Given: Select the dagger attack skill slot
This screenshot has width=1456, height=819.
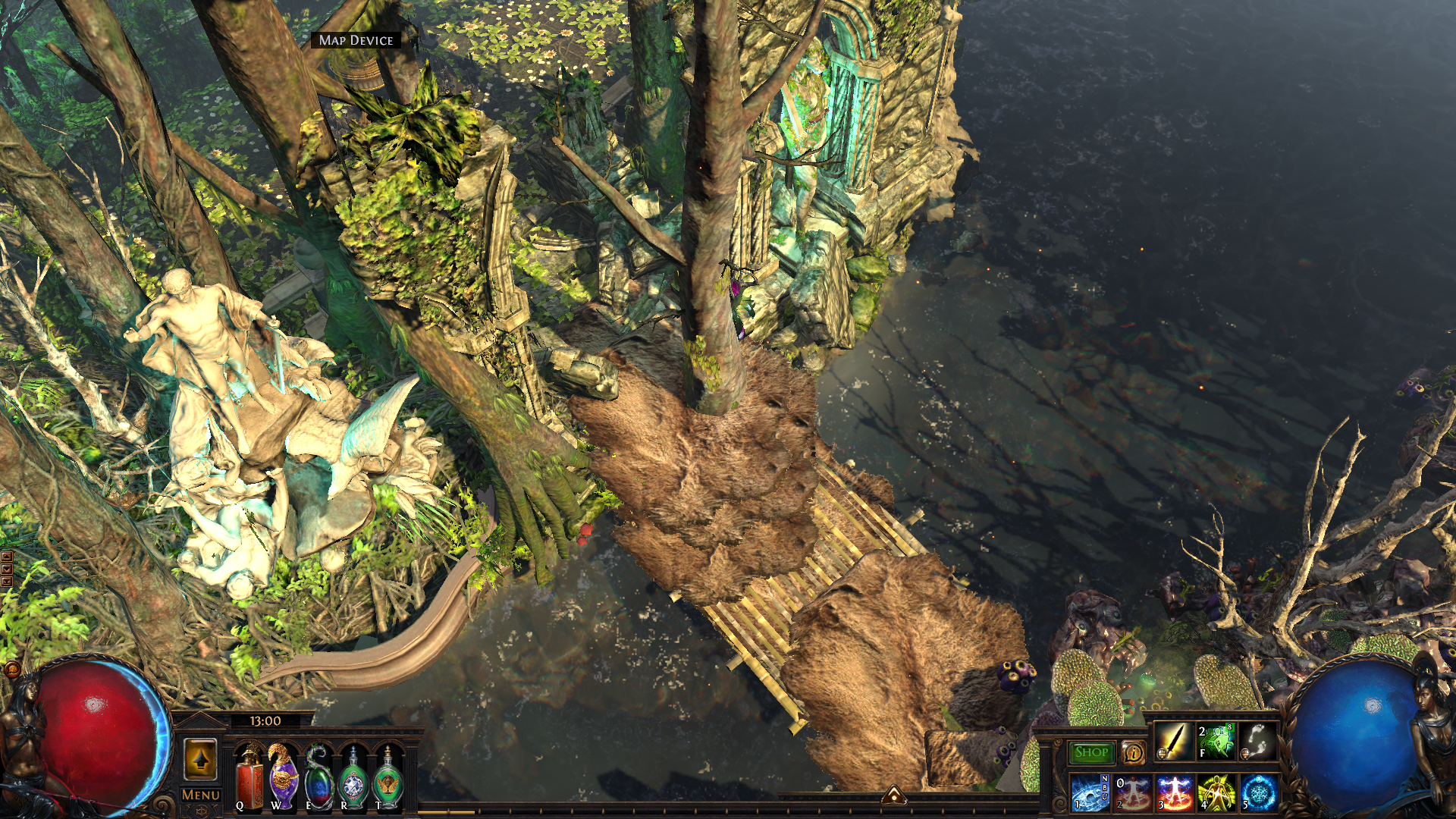Looking at the screenshot, I should [x=1173, y=742].
